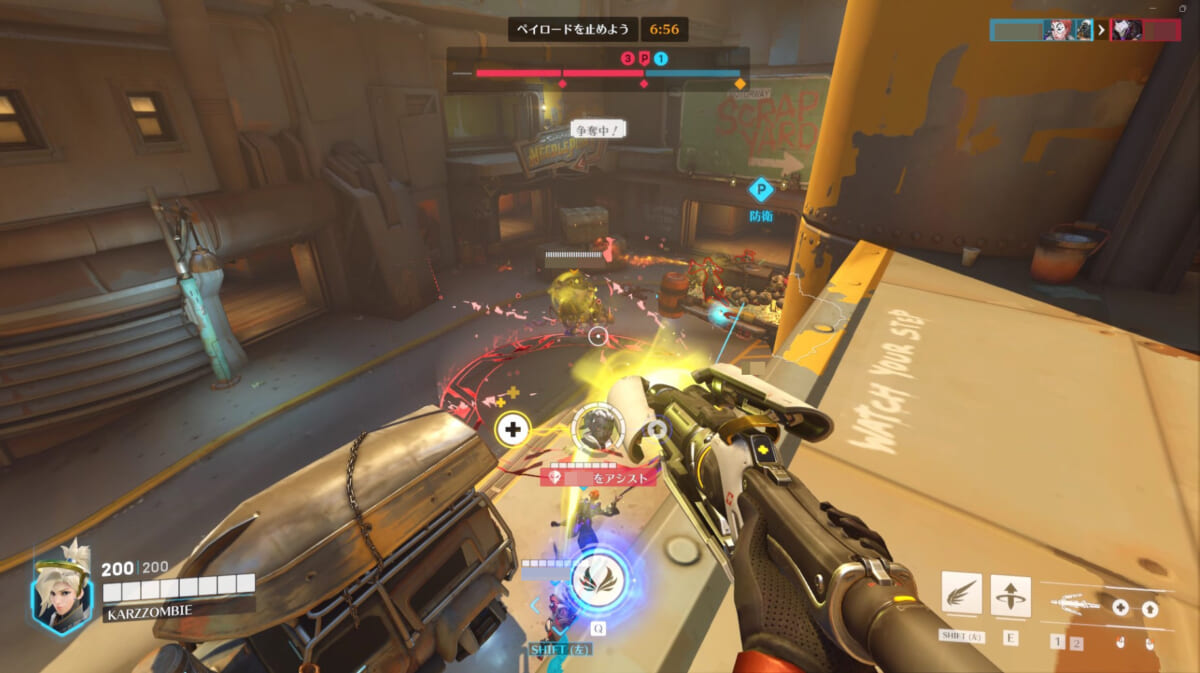
Task: Click Mercy's hero portrait
Action: pos(59,590)
